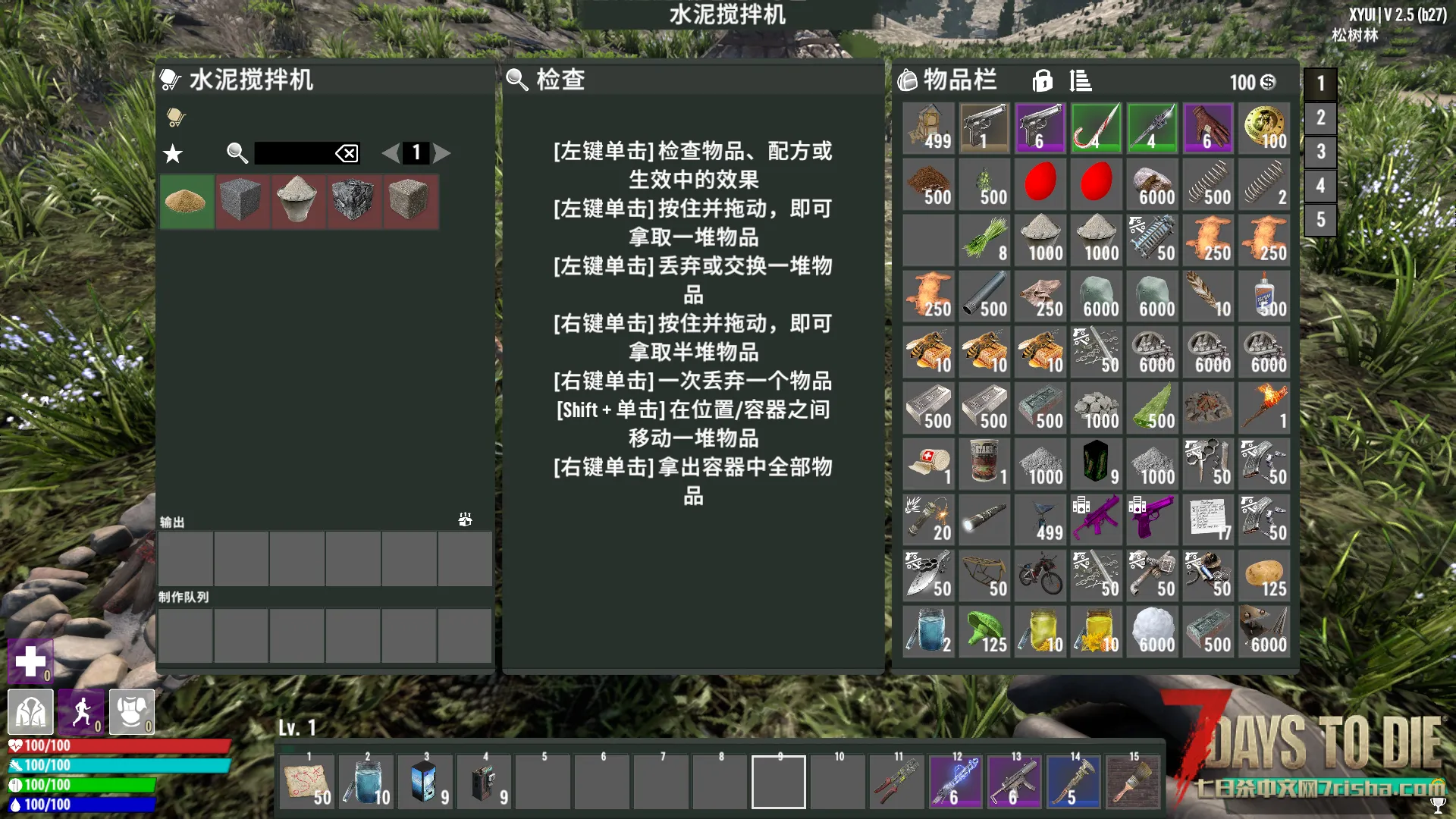Toggle the inventory lock button

click(x=1043, y=80)
